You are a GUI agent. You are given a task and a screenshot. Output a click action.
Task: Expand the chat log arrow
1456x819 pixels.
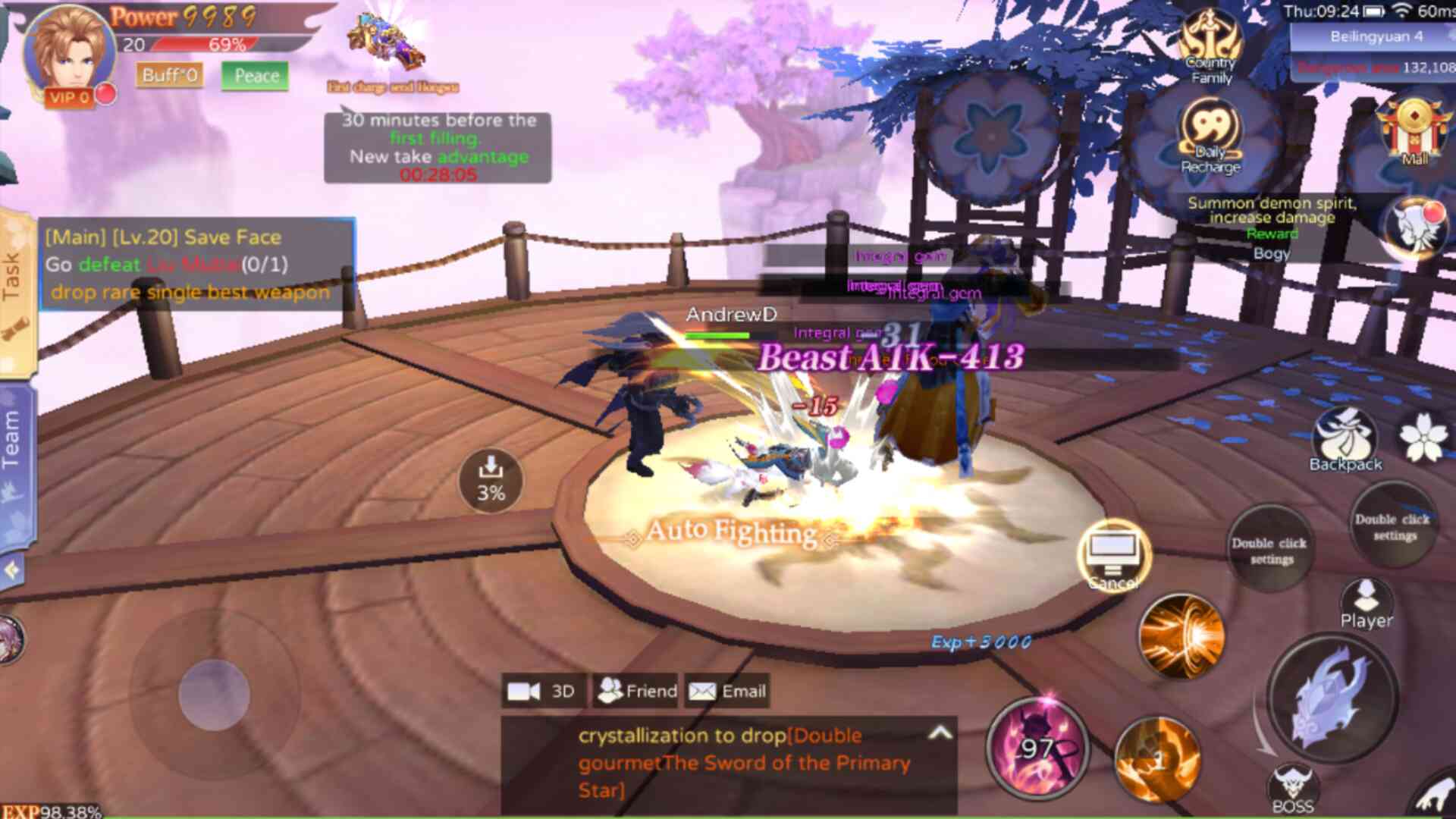940,733
